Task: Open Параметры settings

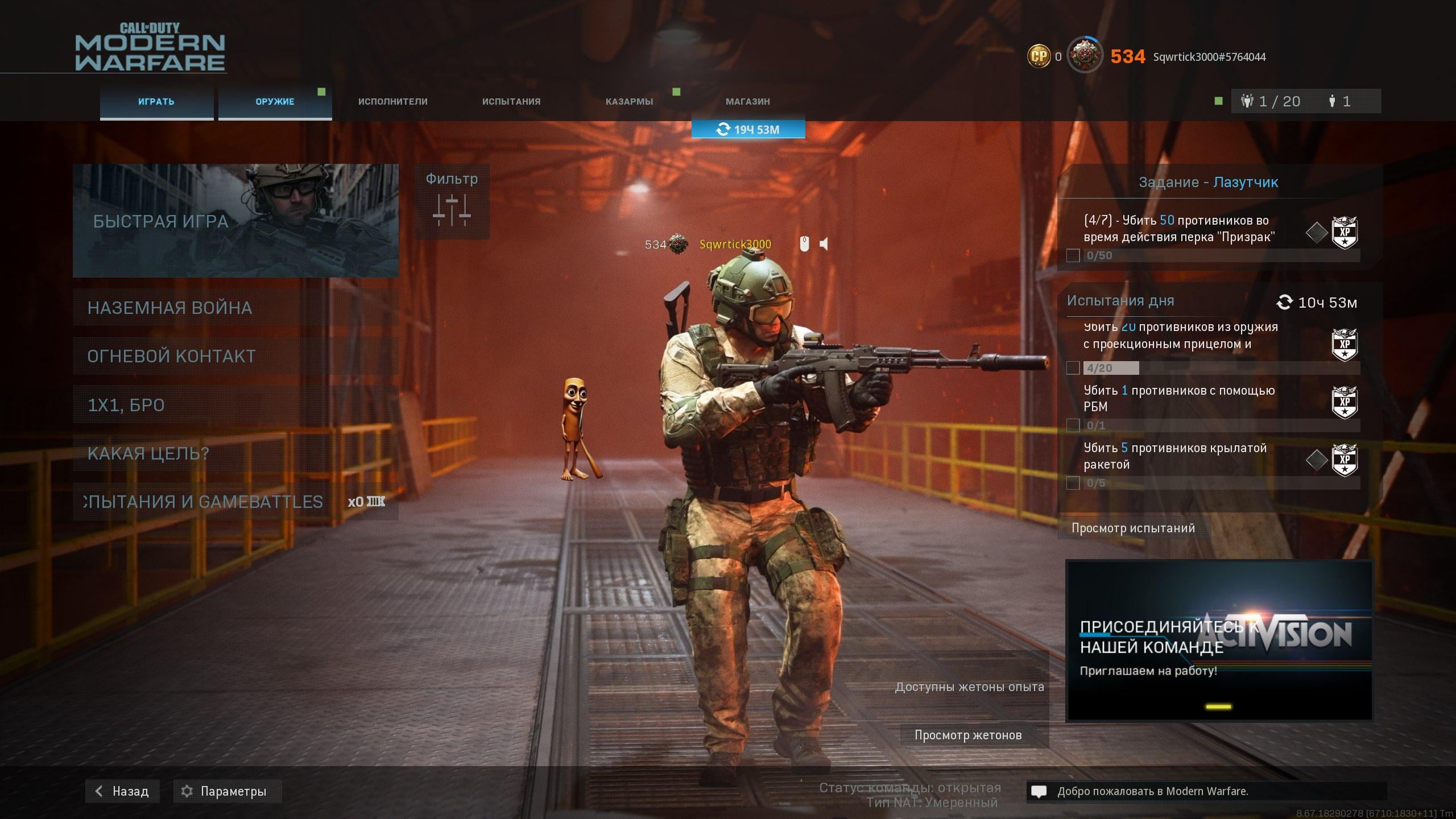Action: coord(227,791)
